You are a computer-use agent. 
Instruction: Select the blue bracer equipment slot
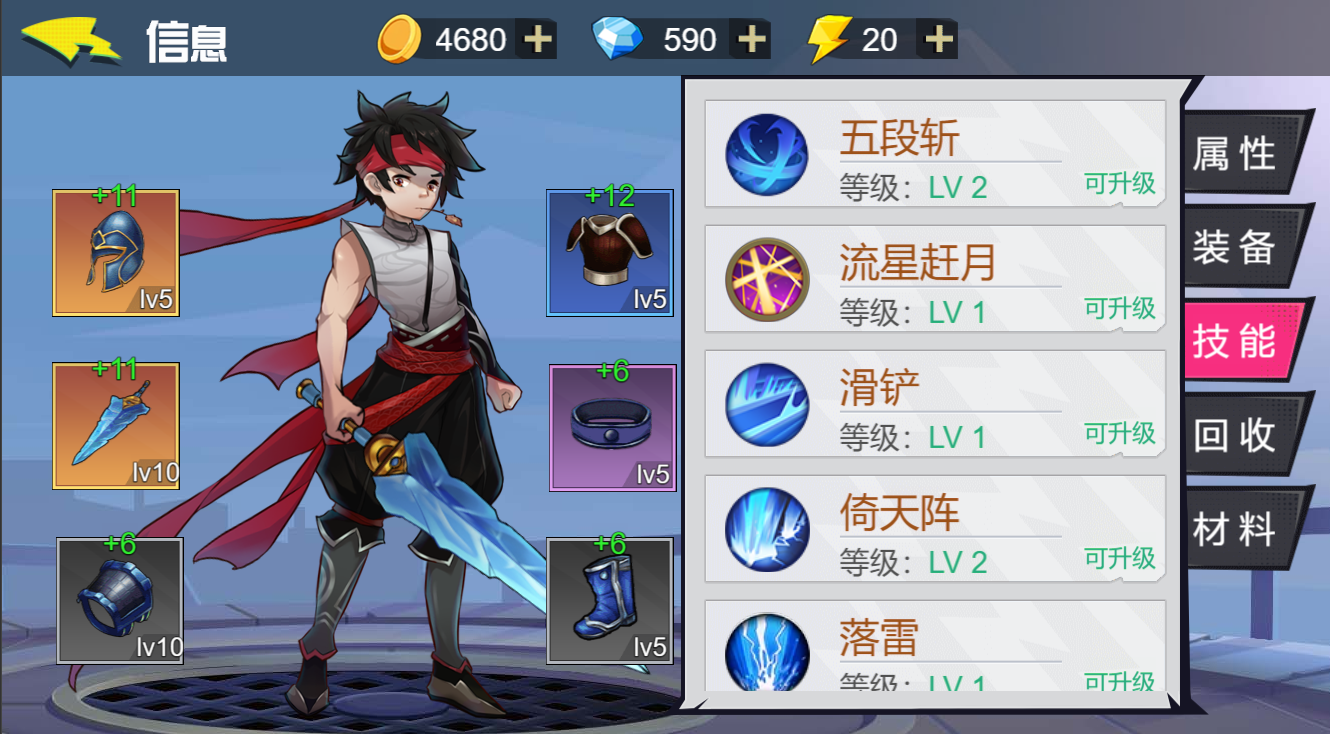click(x=120, y=600)
